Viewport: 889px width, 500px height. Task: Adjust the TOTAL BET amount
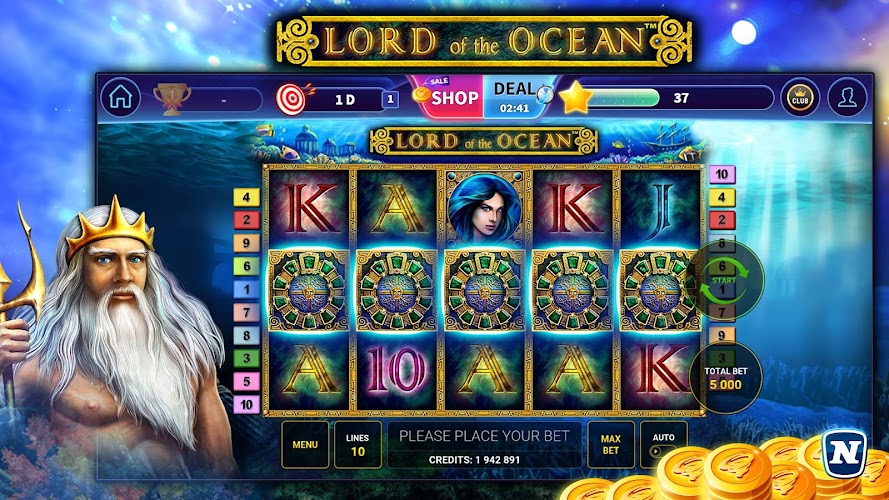coord(727,376)
